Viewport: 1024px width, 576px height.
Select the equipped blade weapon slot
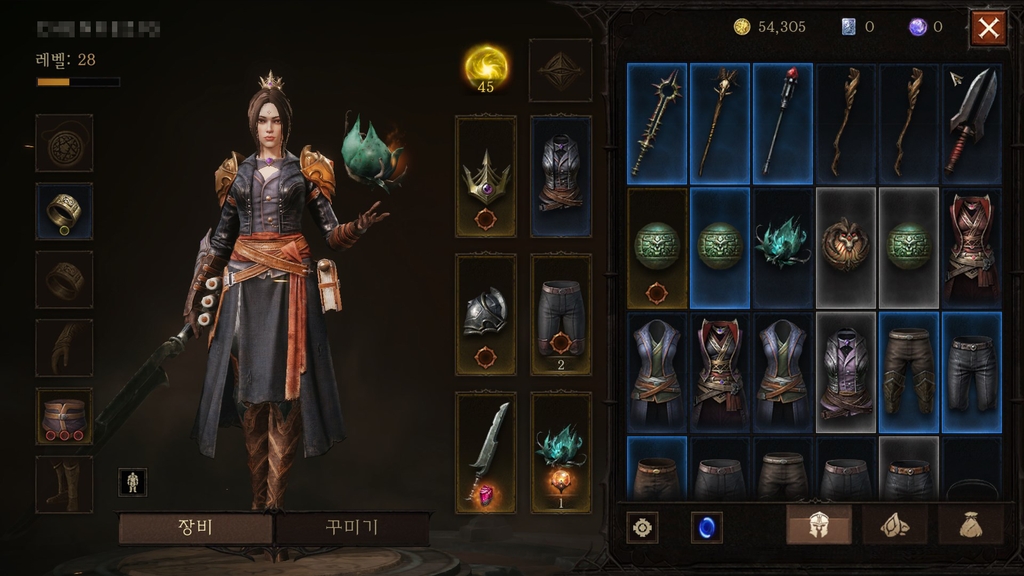click(486, 452)
